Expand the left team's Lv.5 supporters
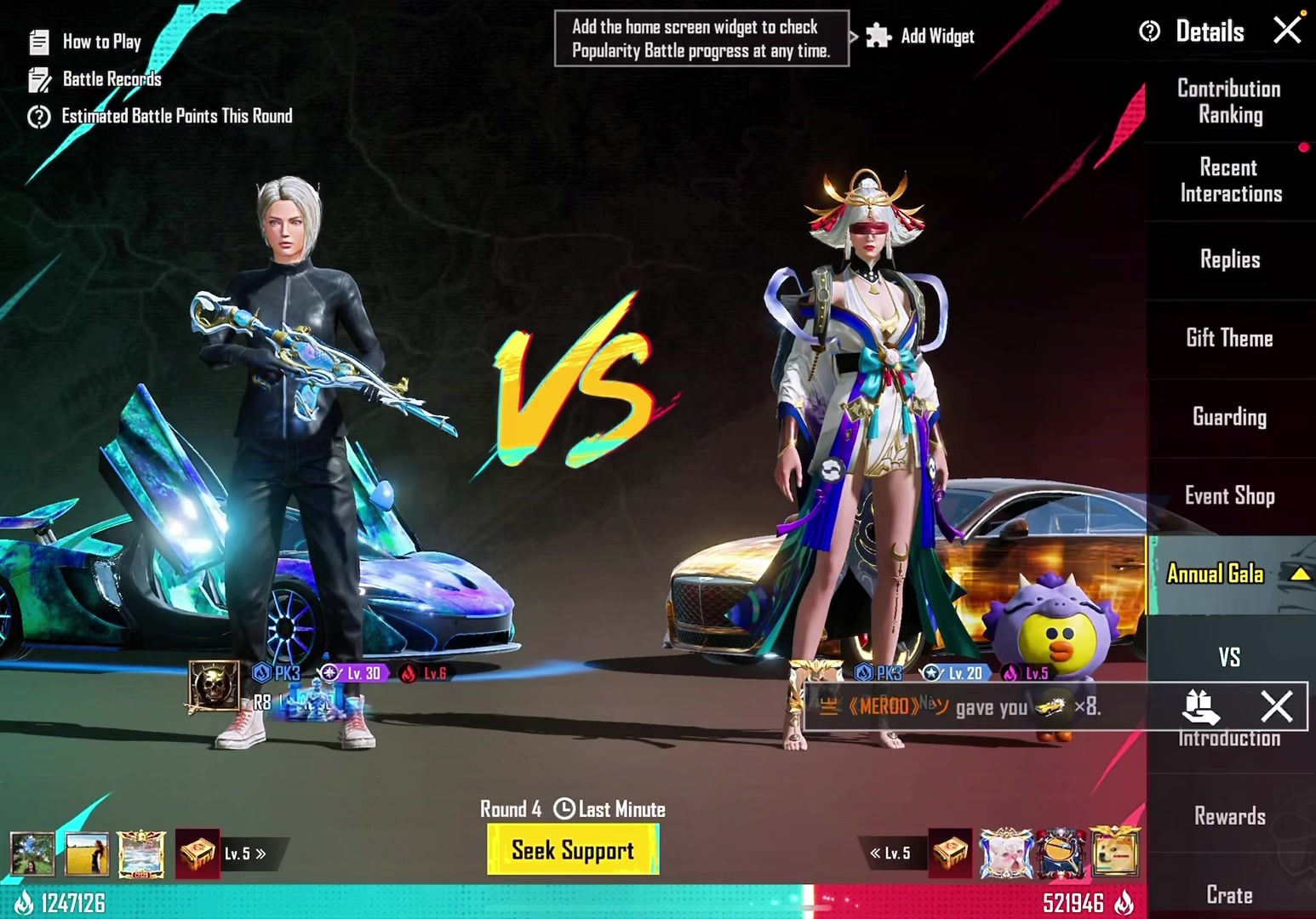This screenshot has width=1316, height=919. (247, 853)
